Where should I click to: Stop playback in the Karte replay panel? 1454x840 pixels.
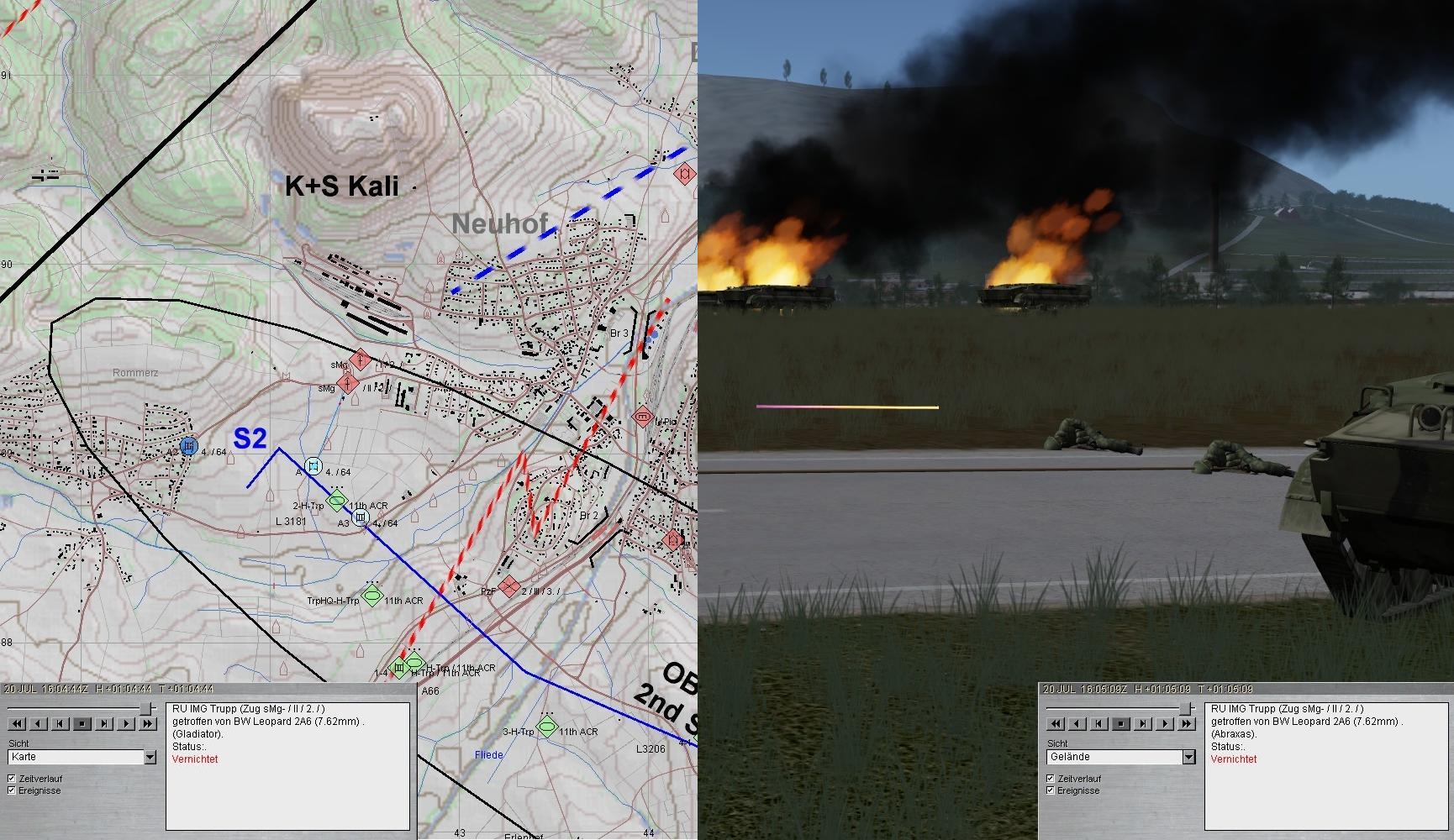point(82,723)
